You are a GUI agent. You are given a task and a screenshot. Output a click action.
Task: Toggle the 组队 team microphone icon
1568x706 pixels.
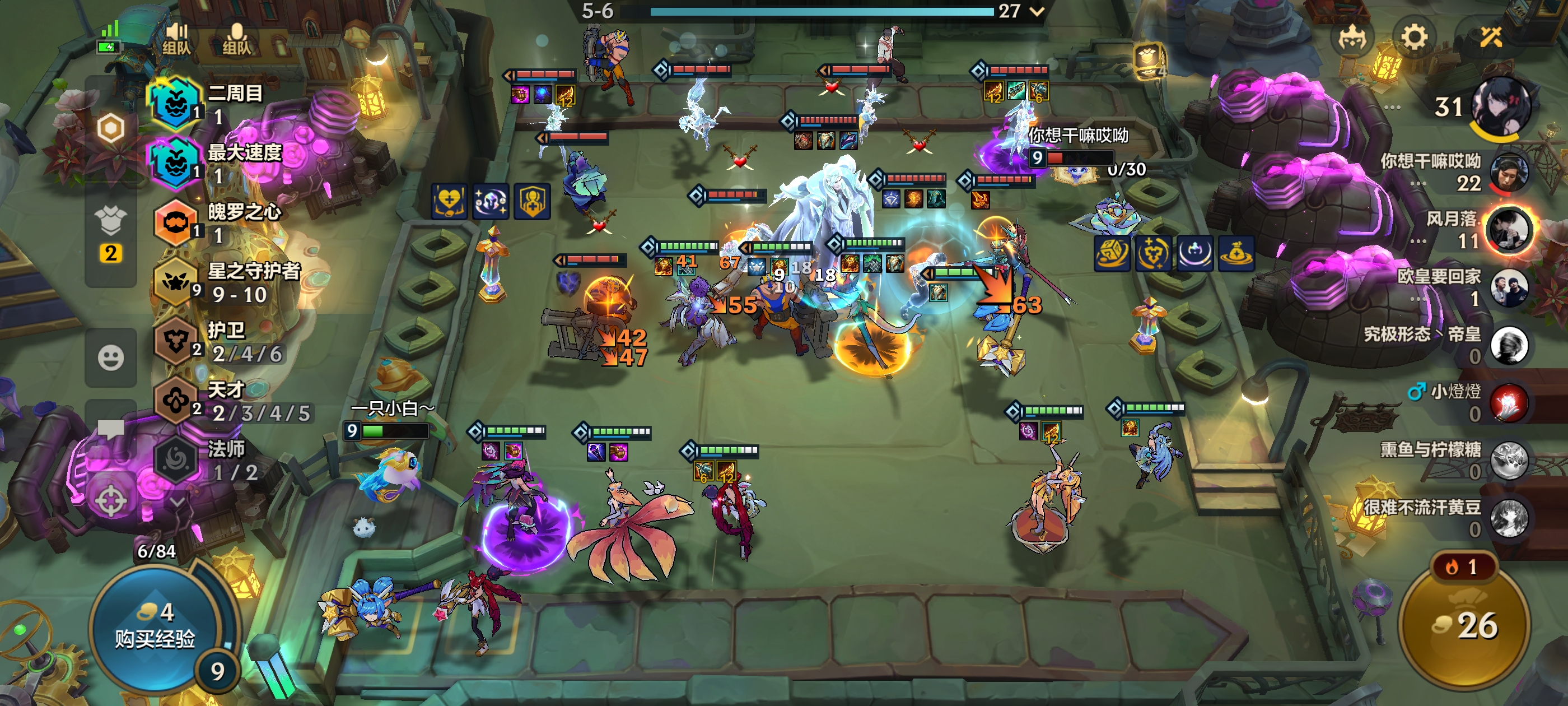(237, 38)
